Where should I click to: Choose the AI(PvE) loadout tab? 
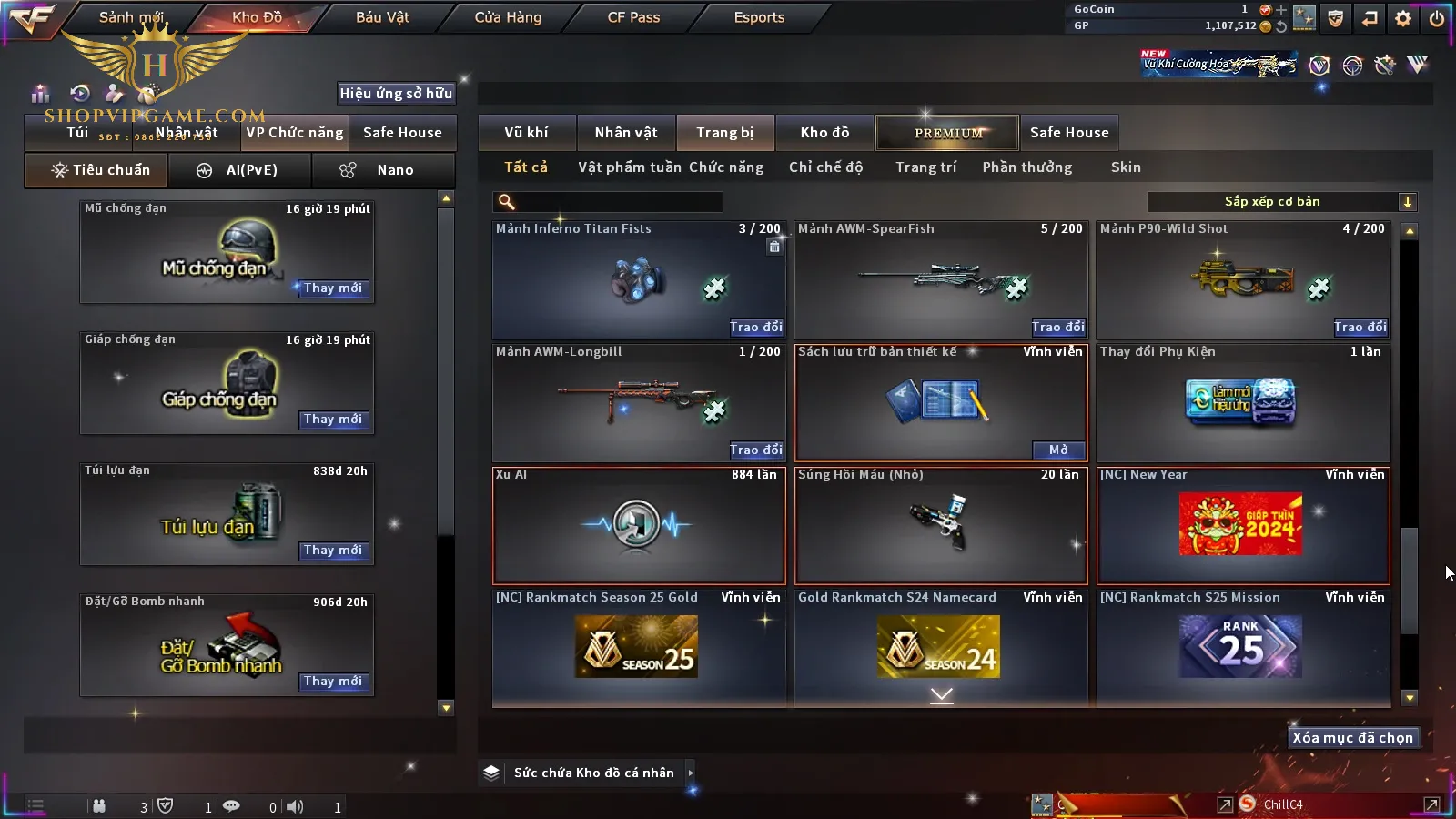tap(240, 170)
